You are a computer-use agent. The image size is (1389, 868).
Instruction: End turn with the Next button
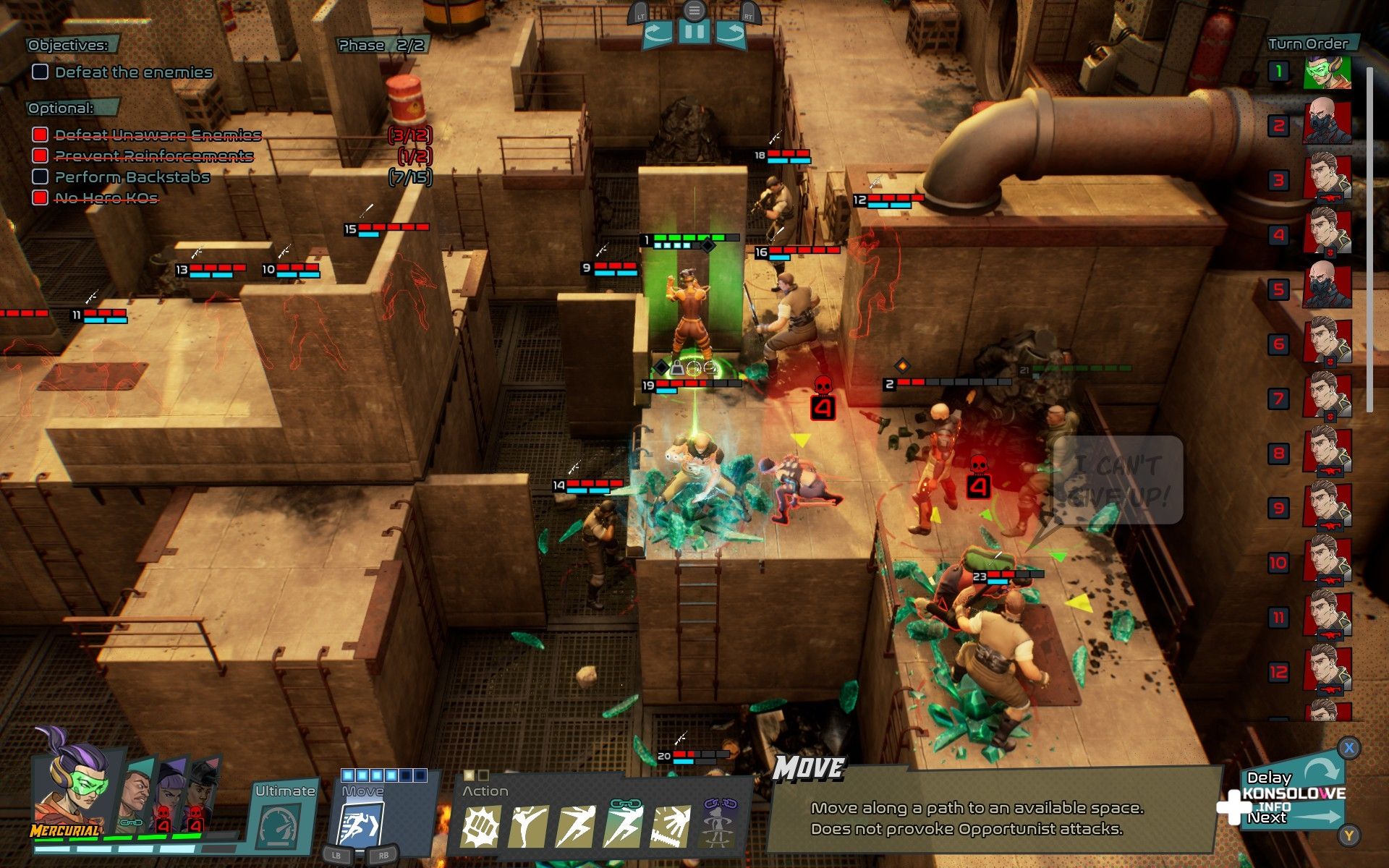point(1267,817)
